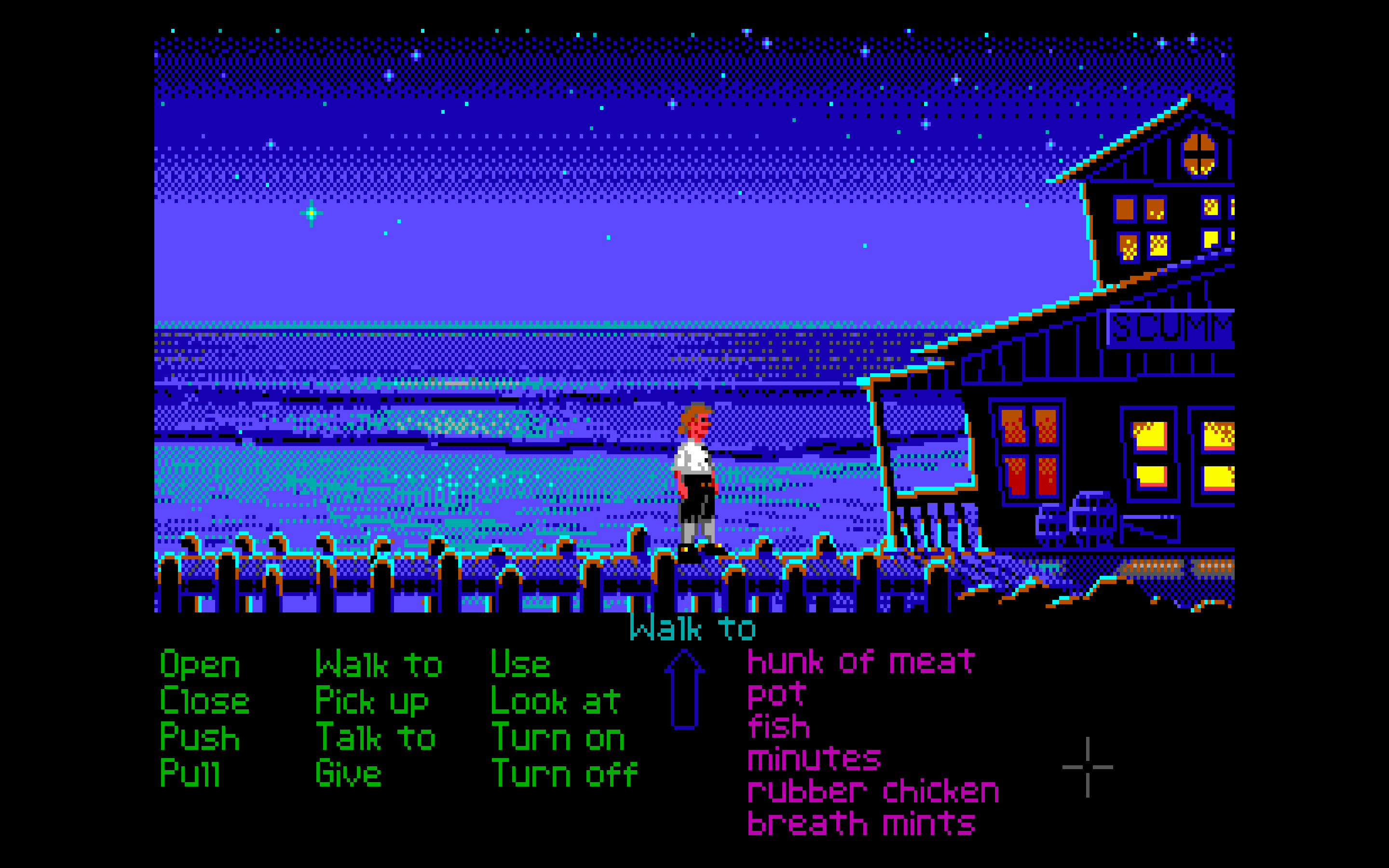Select the fish inventory item
The image size is (1389, 868).
pos(779,727)
